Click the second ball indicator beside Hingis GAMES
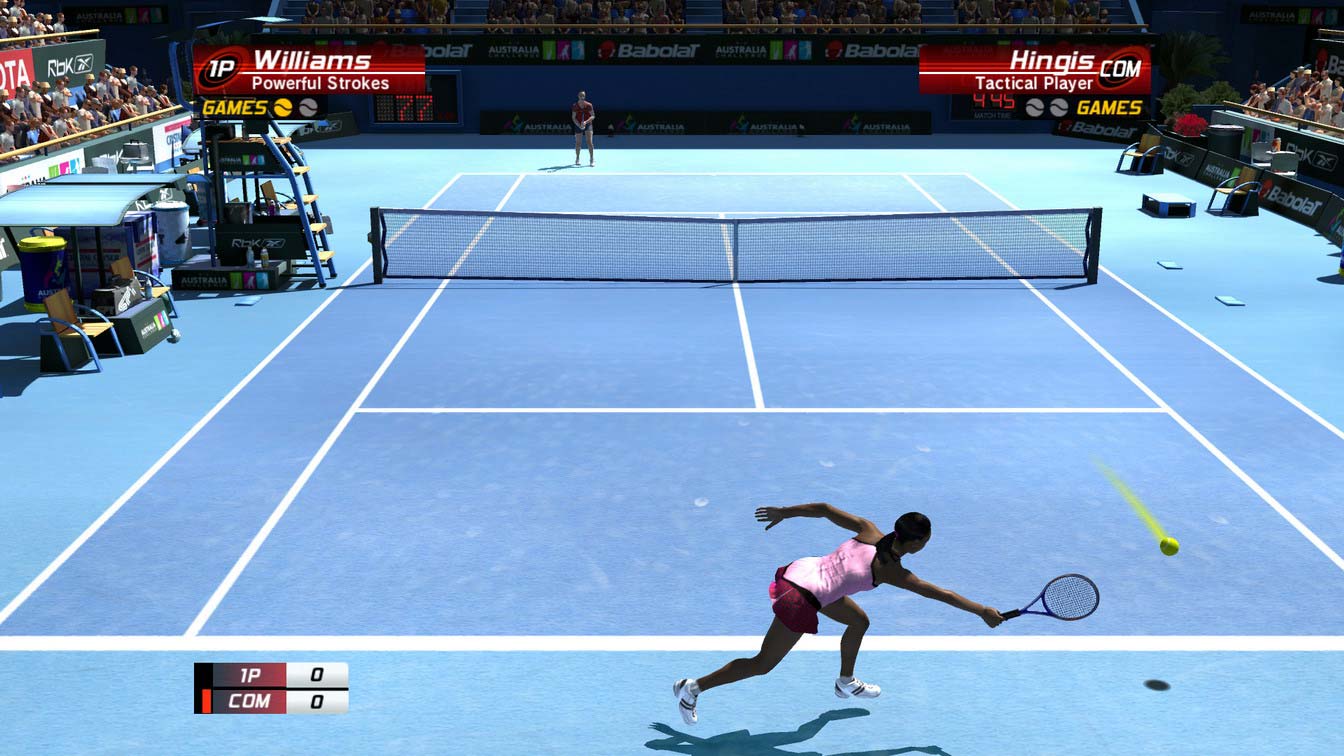The height and width of the screenshot is (756, 1344). click(x=1058, y=108)
